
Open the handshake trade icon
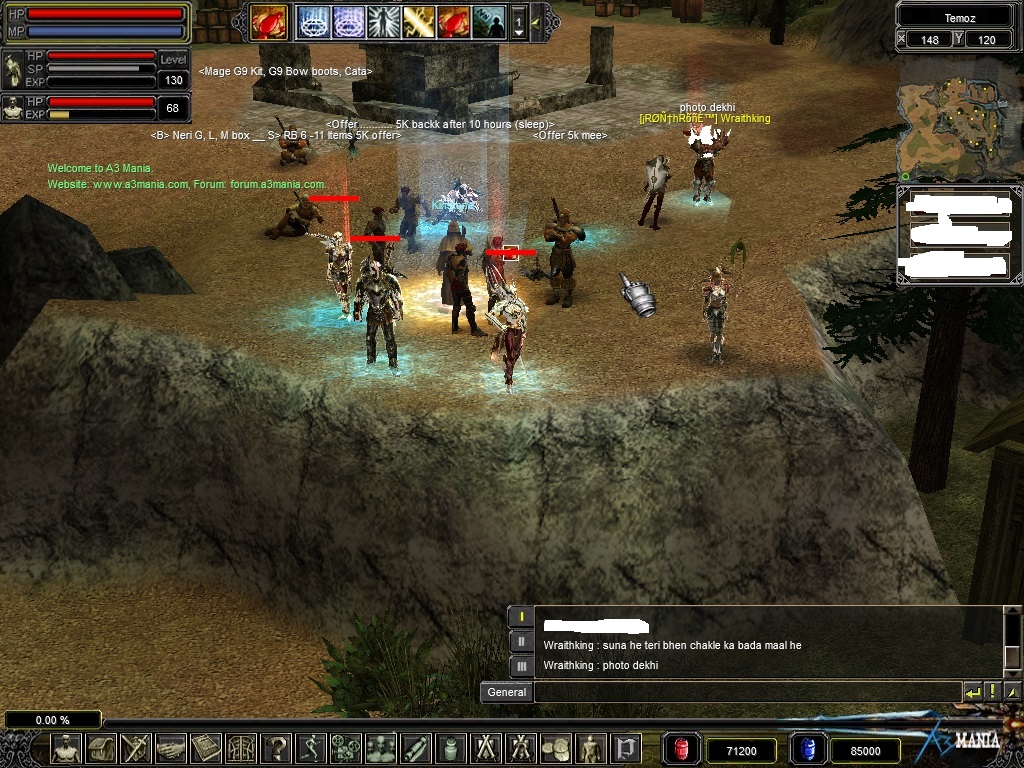tap(171, 748)
